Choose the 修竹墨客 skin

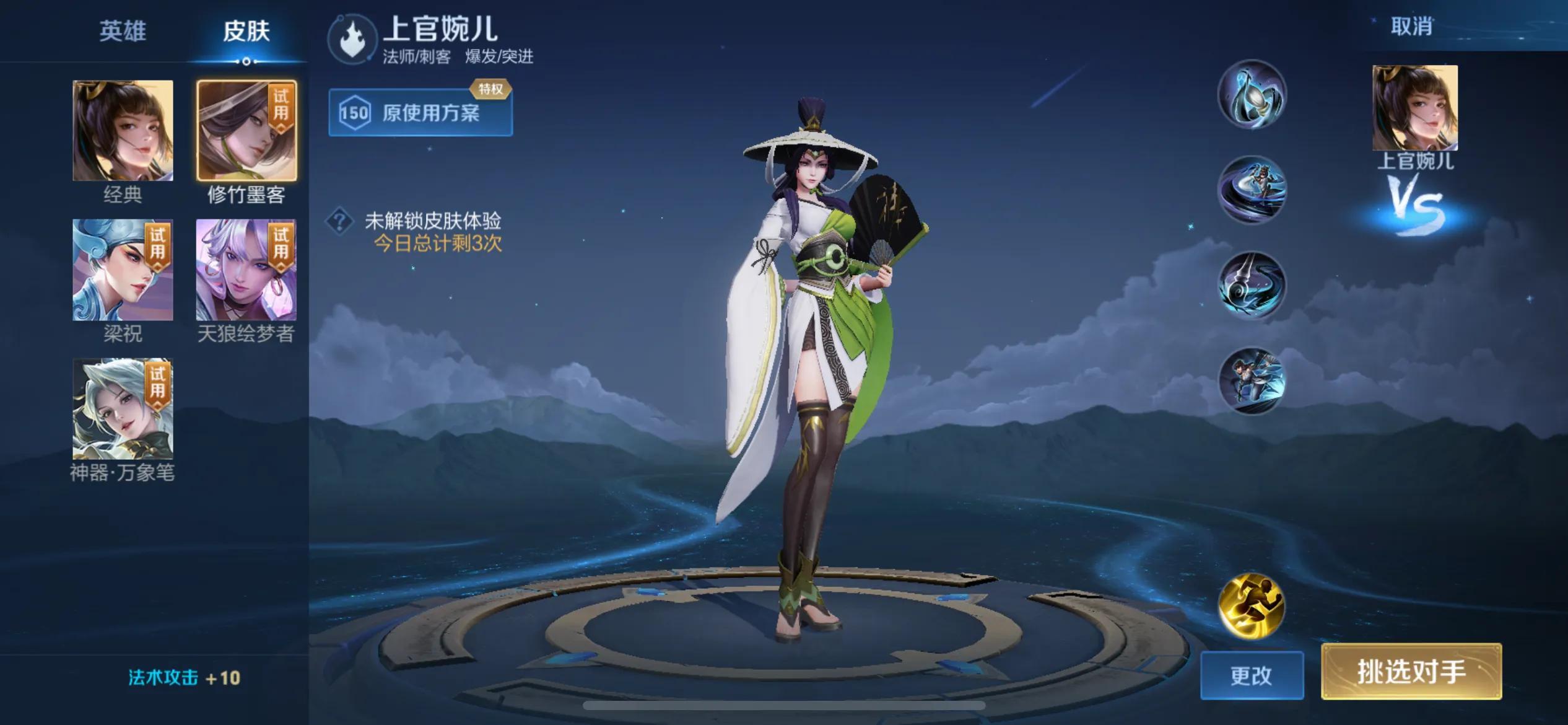pyautogui.click(x=246, y=131)
